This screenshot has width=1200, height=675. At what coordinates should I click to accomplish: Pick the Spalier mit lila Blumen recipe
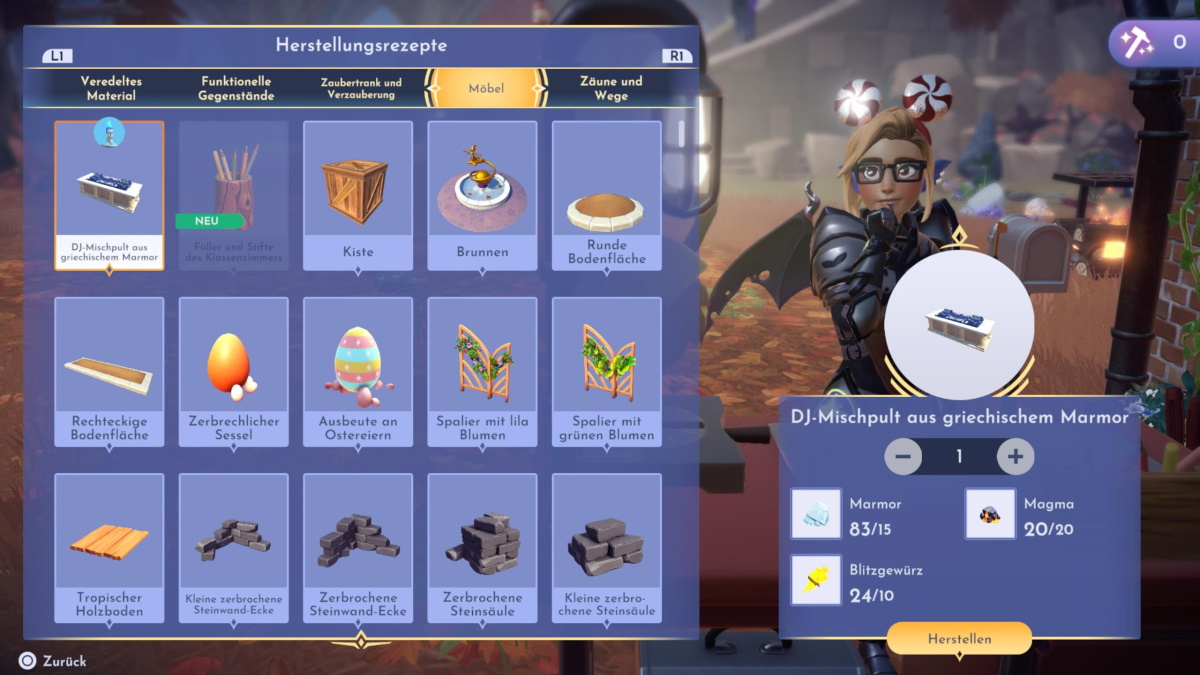[482, 371]
